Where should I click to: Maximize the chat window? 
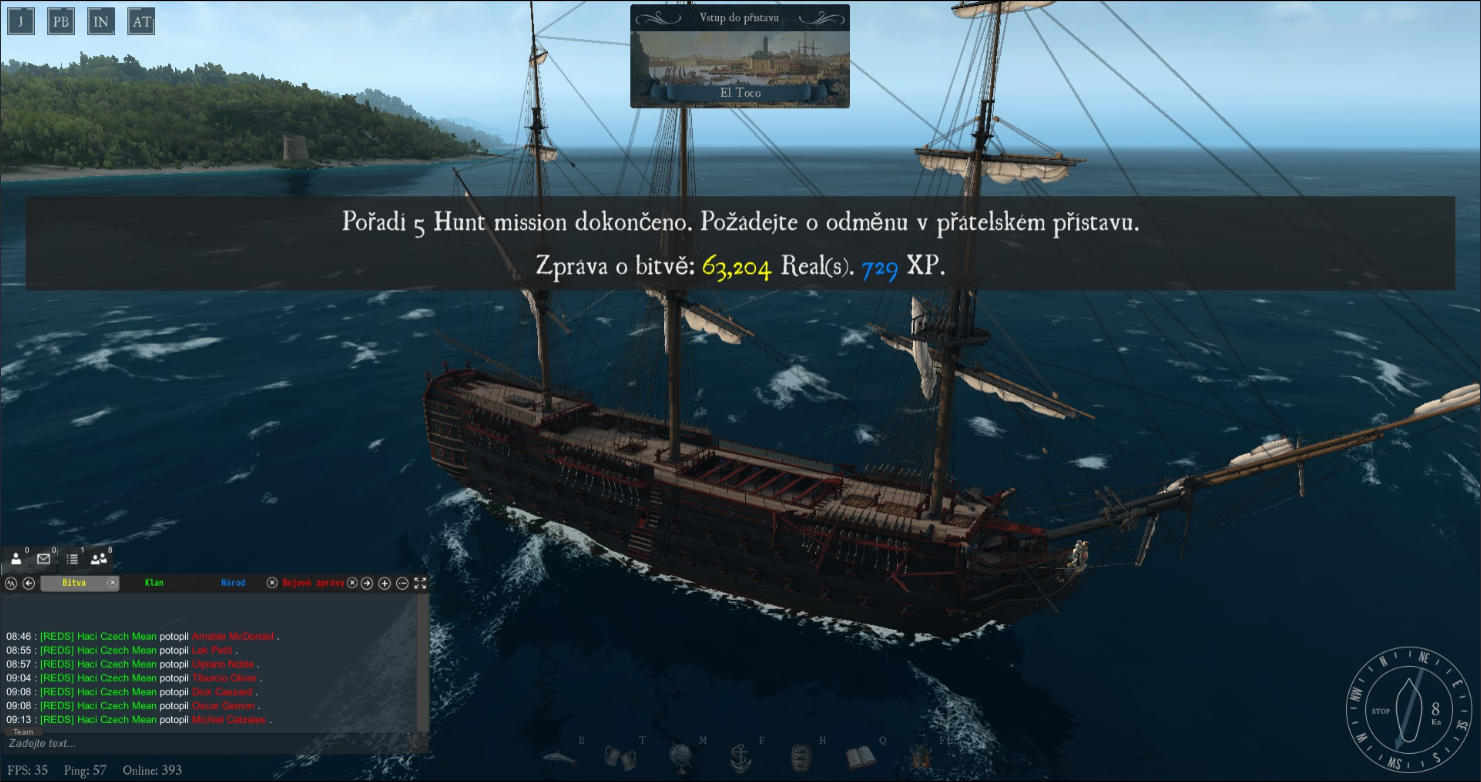point(420,583)
